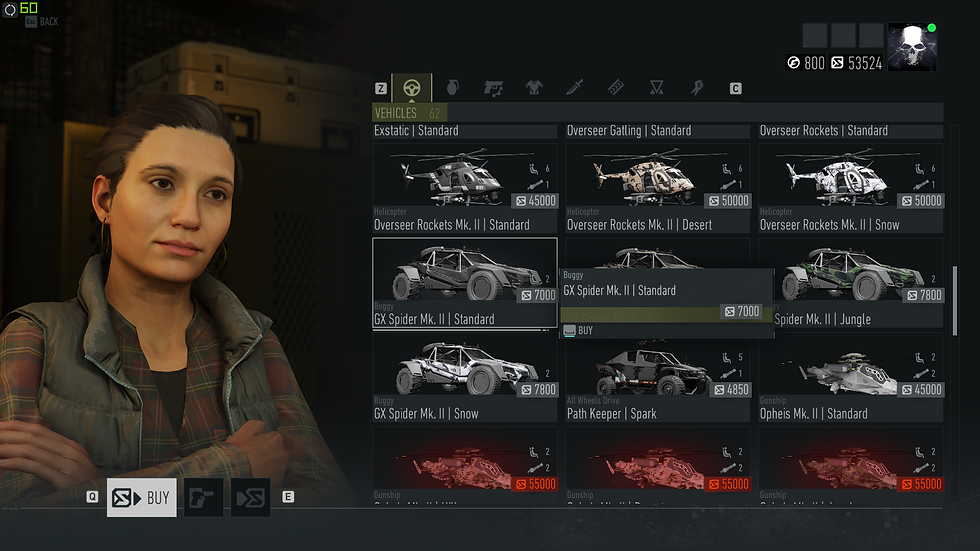Select the GX Spider Mk. II Snow buggy
This screenshot has width=980, height=551.
point(464,376)
